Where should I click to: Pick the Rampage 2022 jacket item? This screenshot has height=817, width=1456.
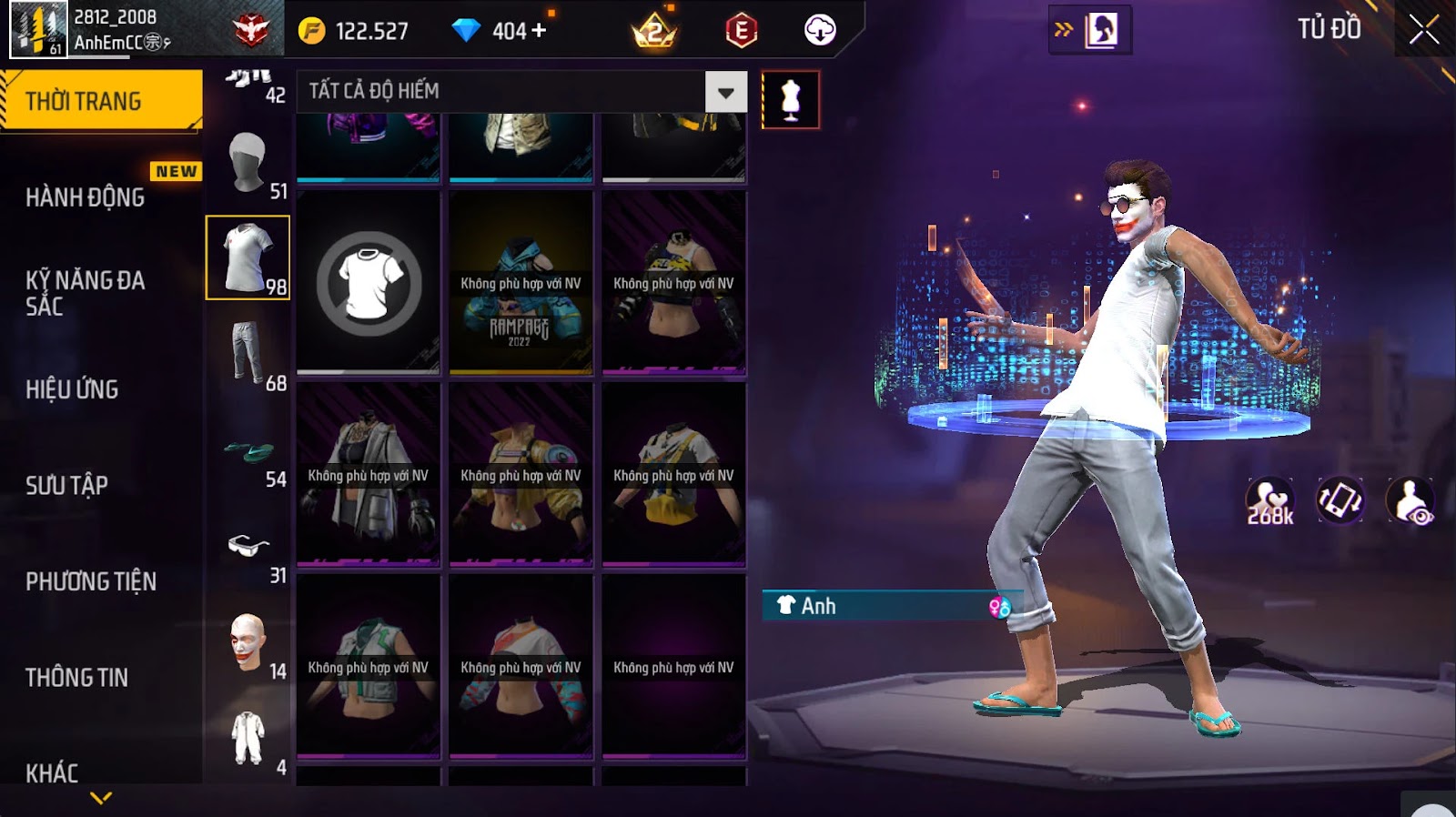tap(521, 283)
